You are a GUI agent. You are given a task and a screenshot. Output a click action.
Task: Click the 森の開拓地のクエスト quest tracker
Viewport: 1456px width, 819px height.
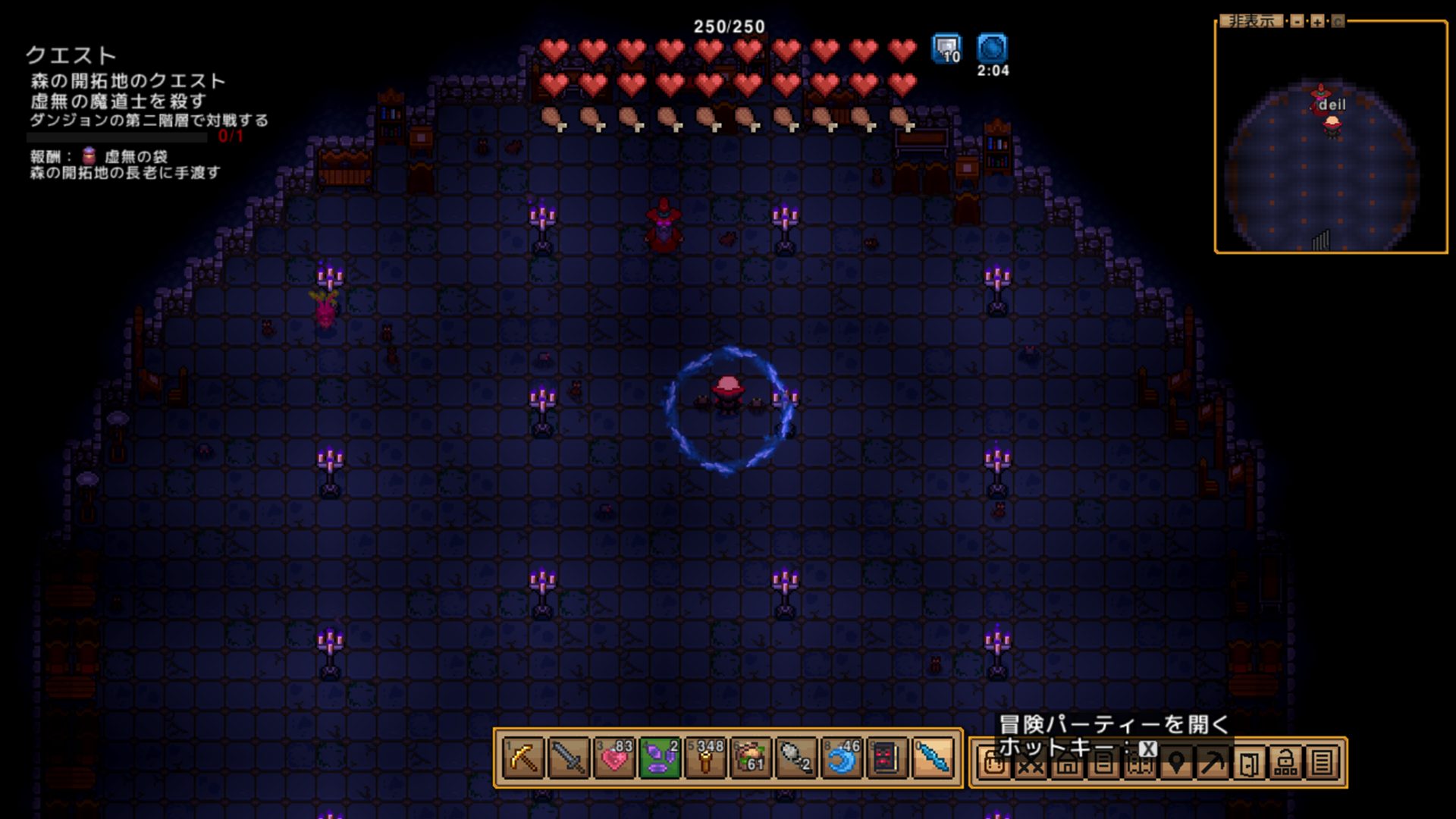click(x=127, y=81)
